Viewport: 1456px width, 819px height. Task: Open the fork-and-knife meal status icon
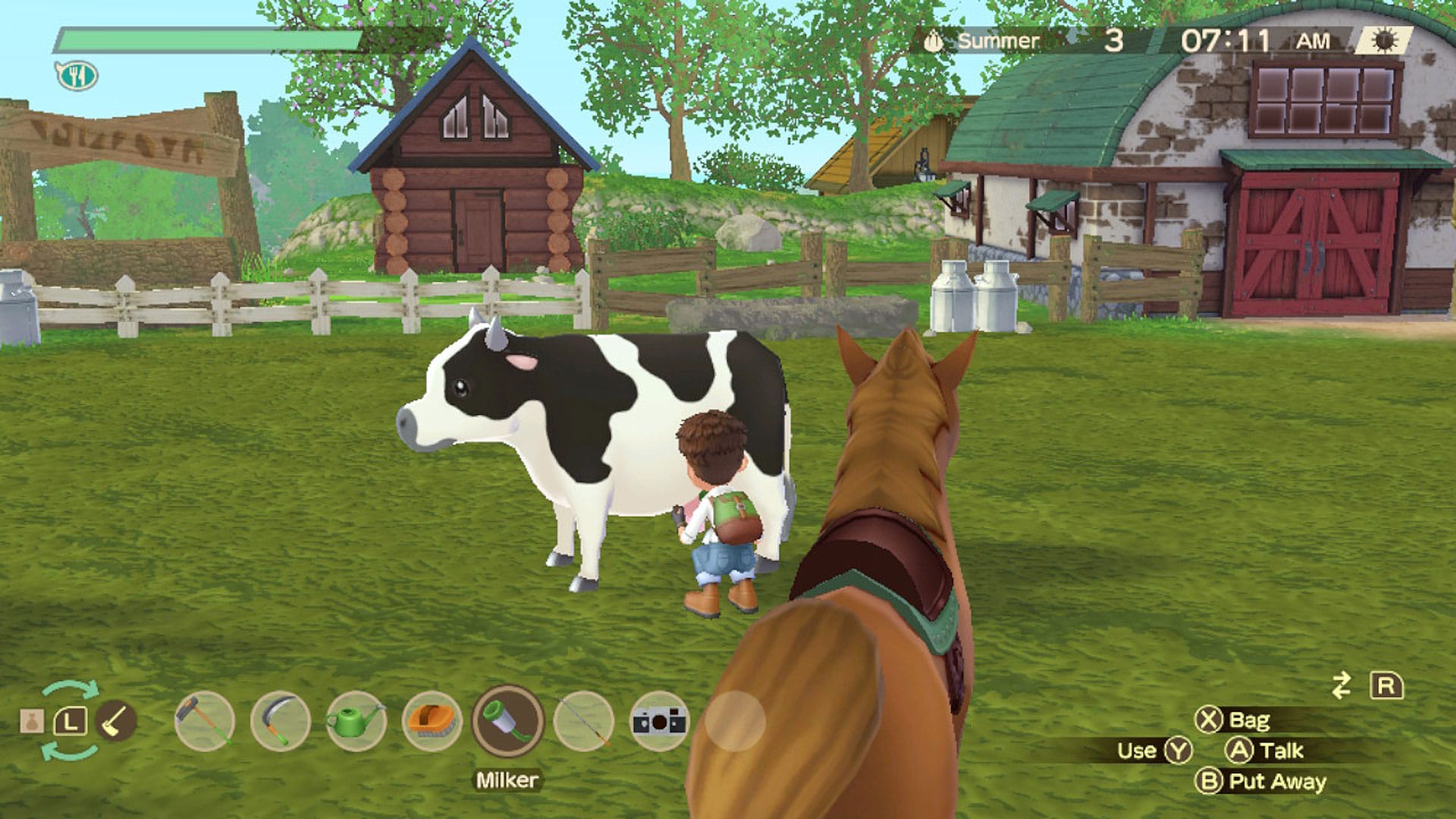point(77,75)
